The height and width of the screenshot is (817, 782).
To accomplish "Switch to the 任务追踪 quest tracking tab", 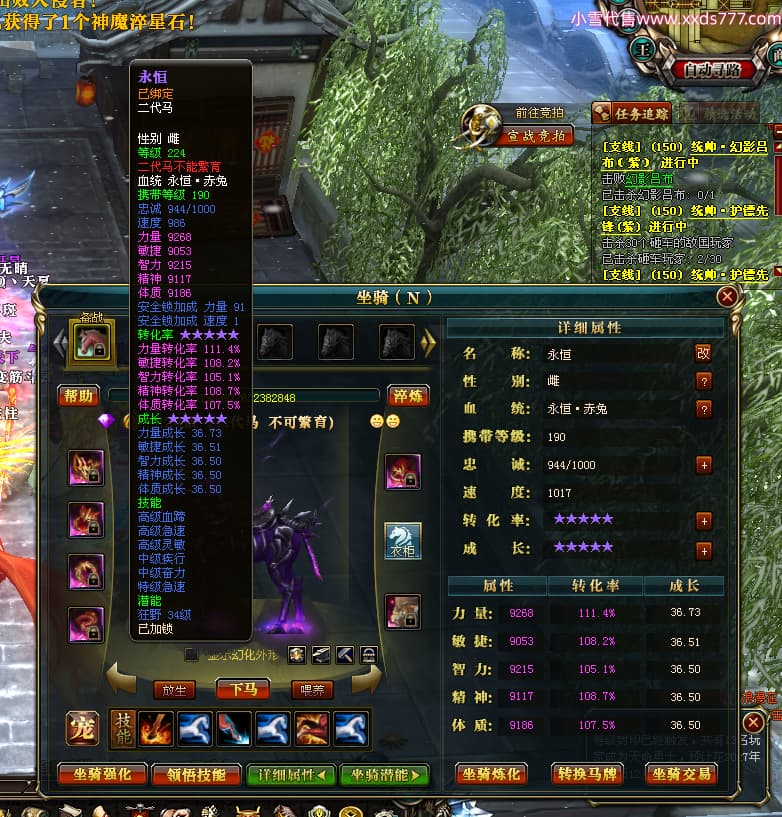I will click(x=633, y=113).
